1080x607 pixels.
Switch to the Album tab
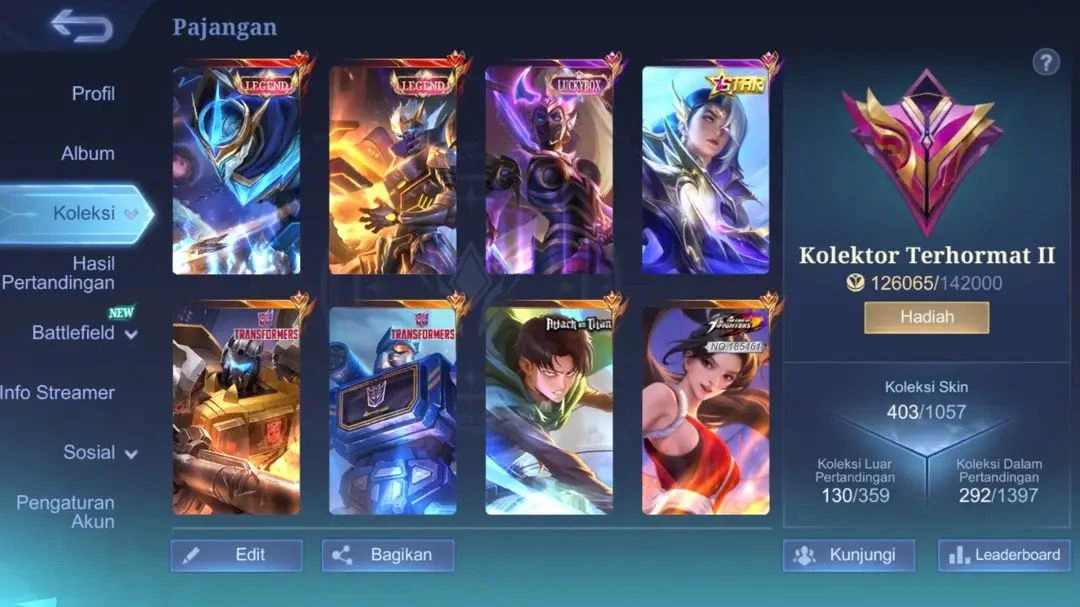click(88, 154)
